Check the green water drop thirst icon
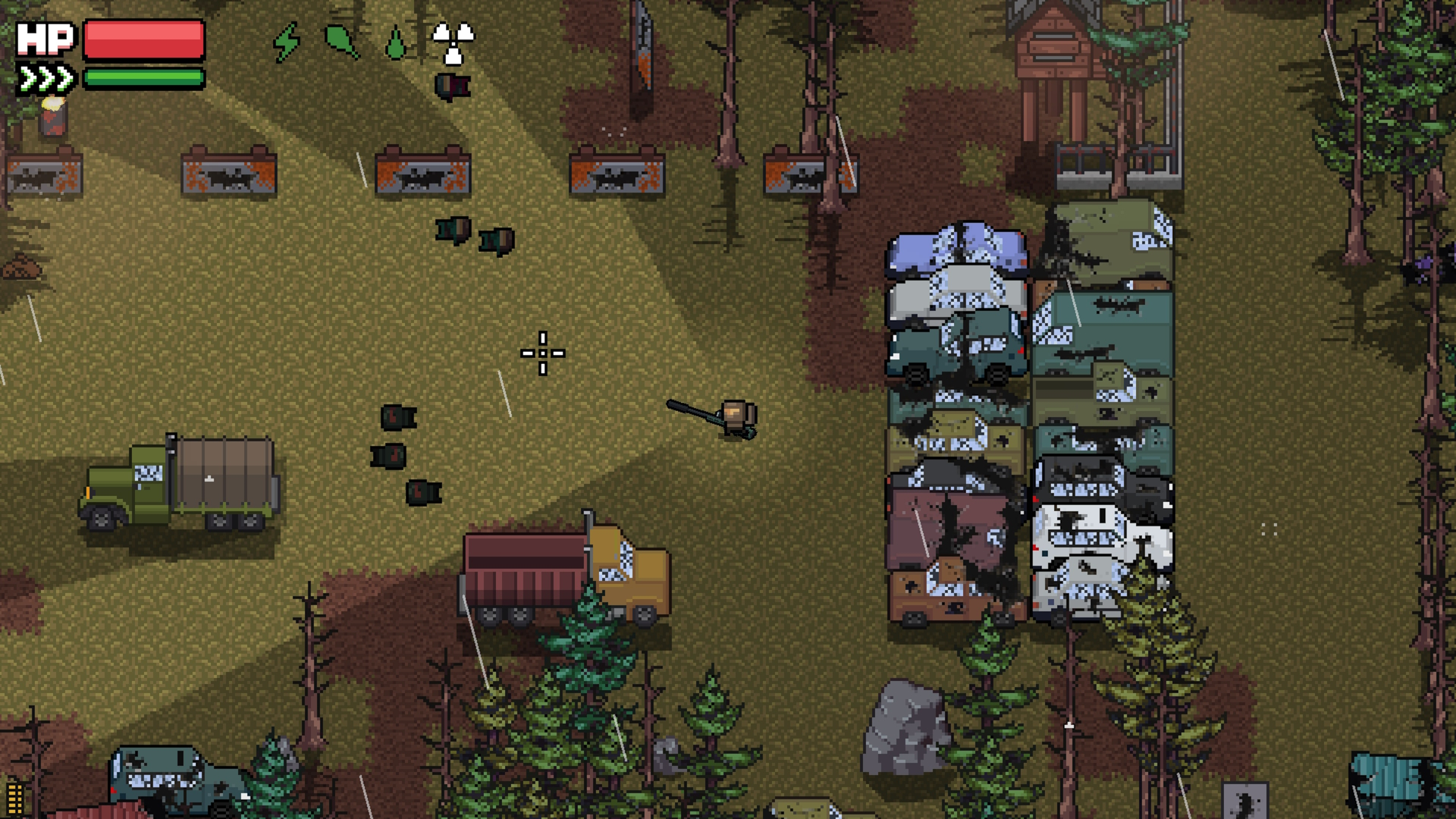1456x819 pixels. [x=395, y=43]
